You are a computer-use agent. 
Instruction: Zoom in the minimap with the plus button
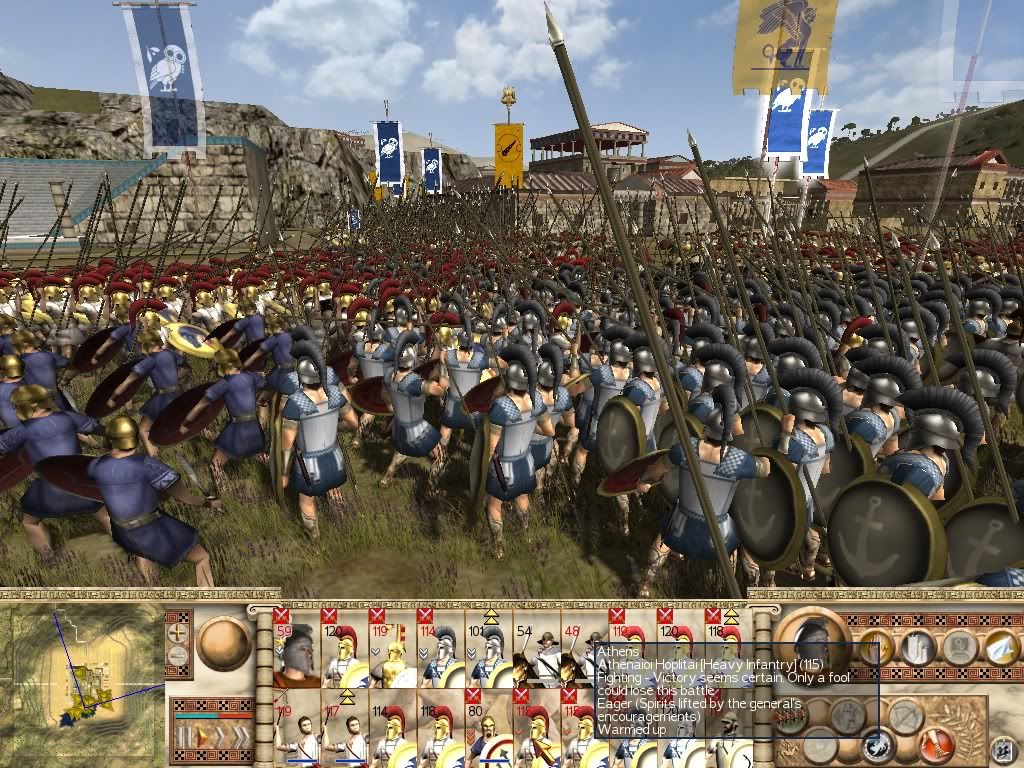coord(179,632)
